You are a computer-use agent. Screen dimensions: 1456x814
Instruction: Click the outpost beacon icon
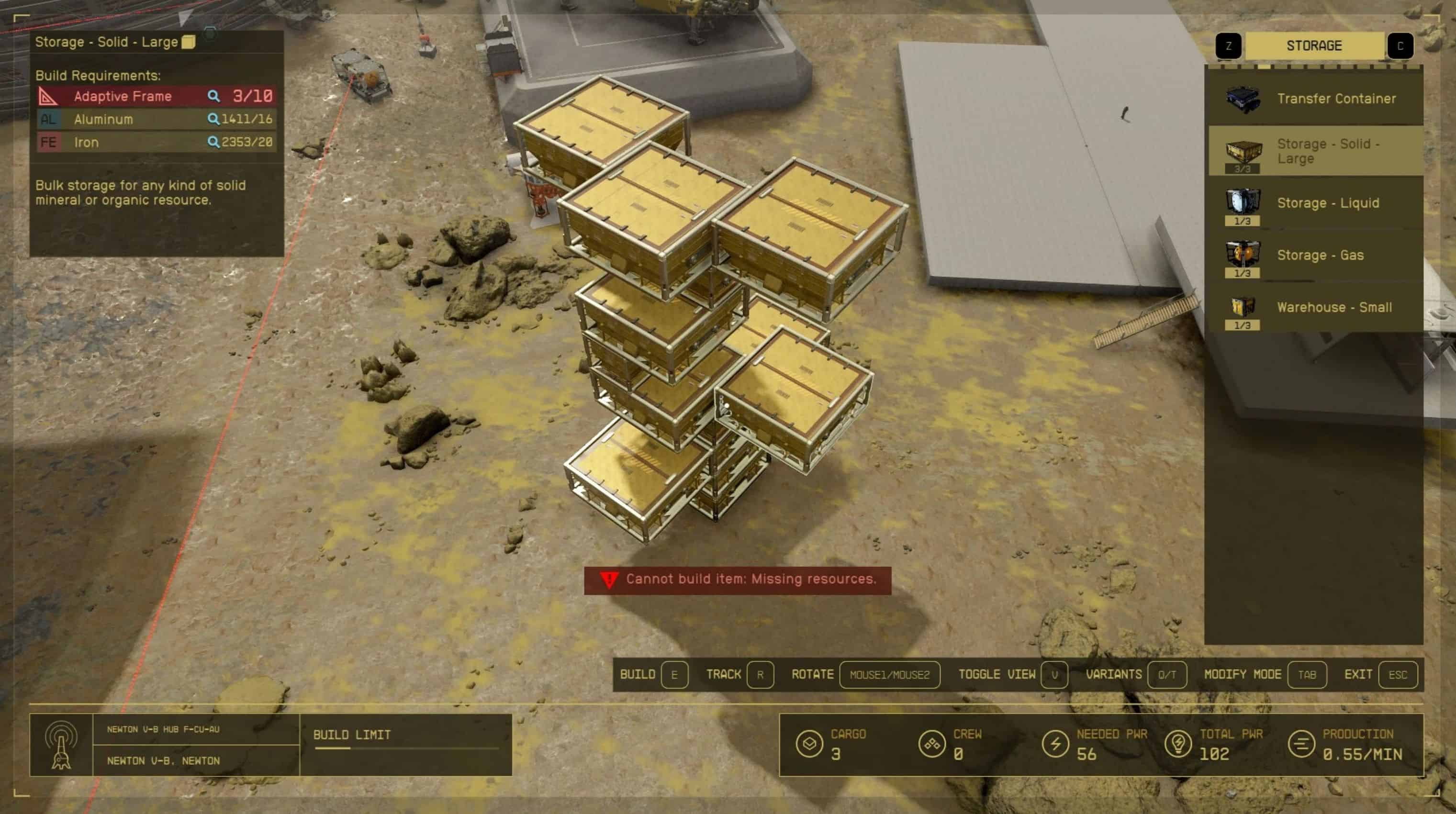coord(61,745)
